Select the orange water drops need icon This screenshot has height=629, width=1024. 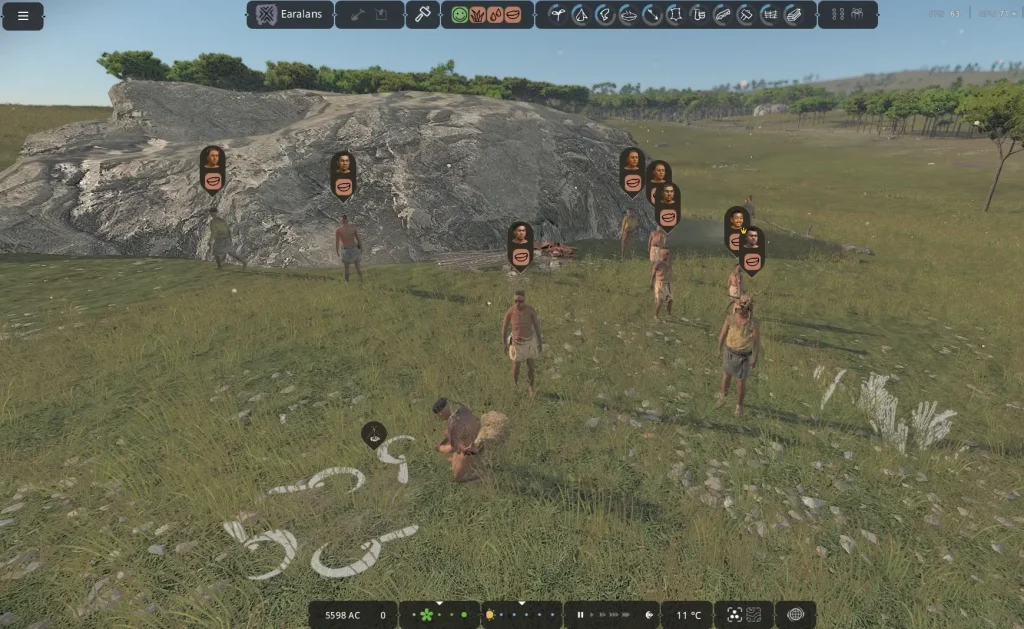pos(495,15)
